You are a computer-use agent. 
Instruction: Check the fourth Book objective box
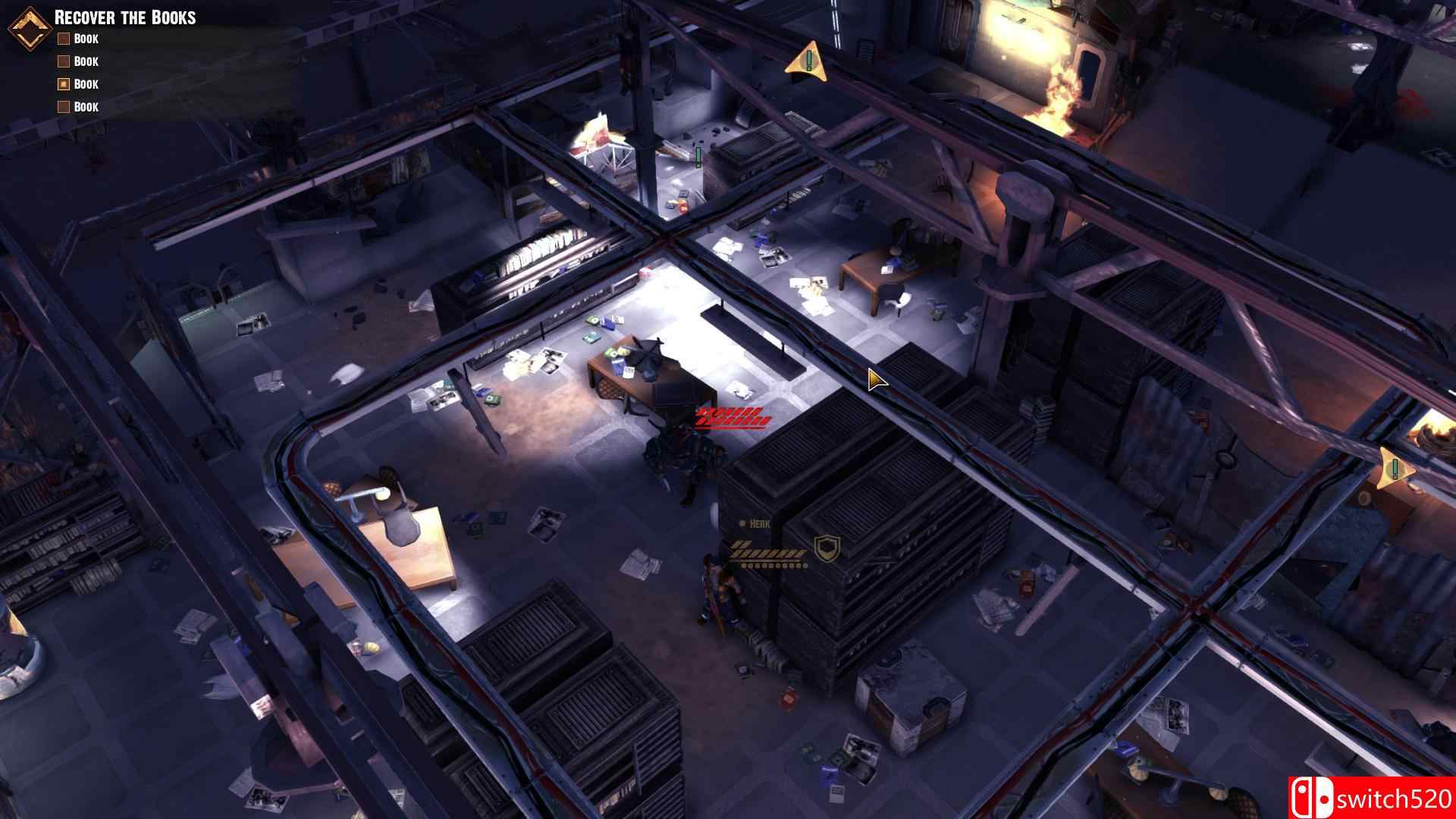tap(63, 106)
